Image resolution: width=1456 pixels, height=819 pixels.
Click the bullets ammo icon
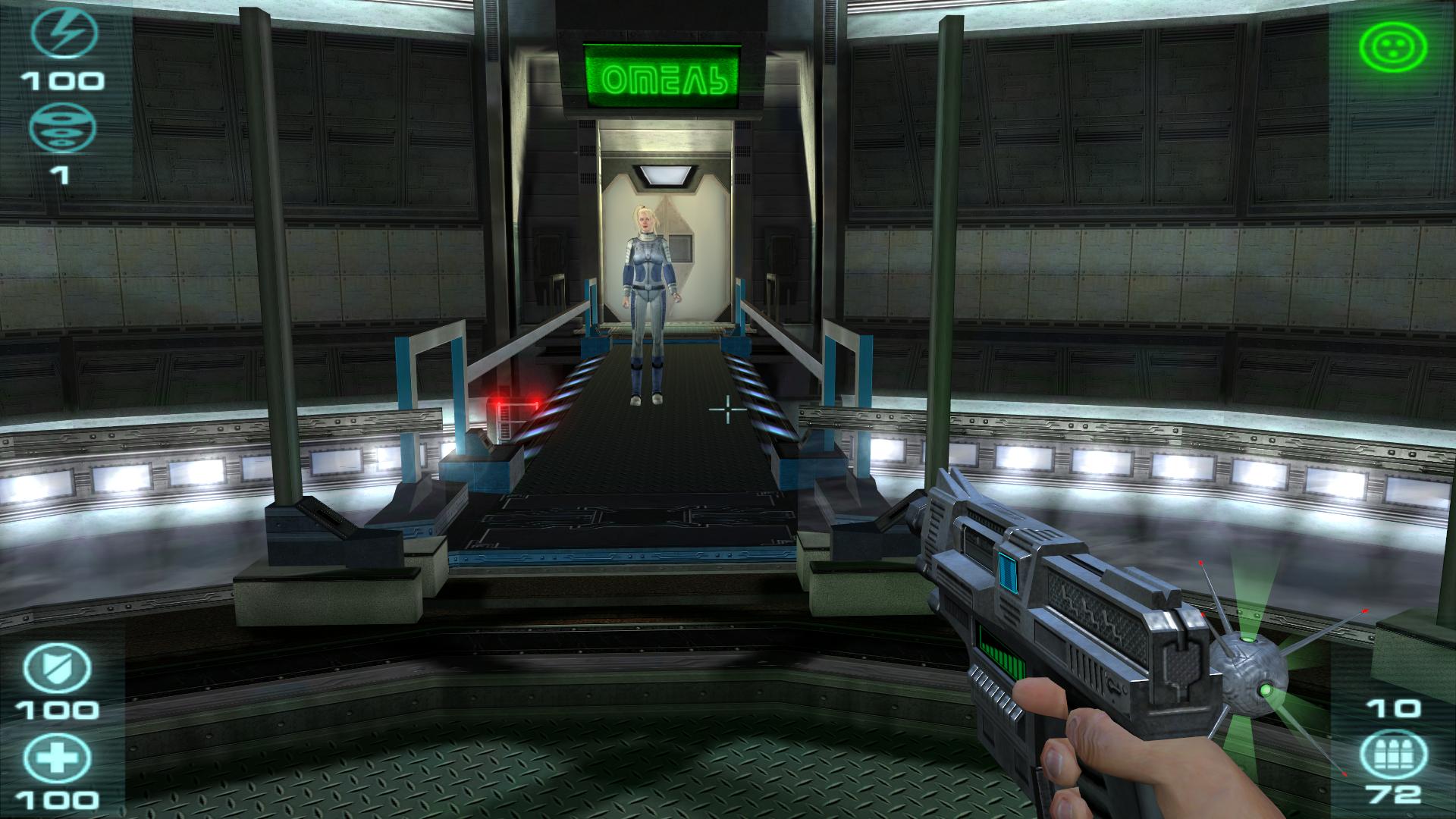pos(1392,755)
